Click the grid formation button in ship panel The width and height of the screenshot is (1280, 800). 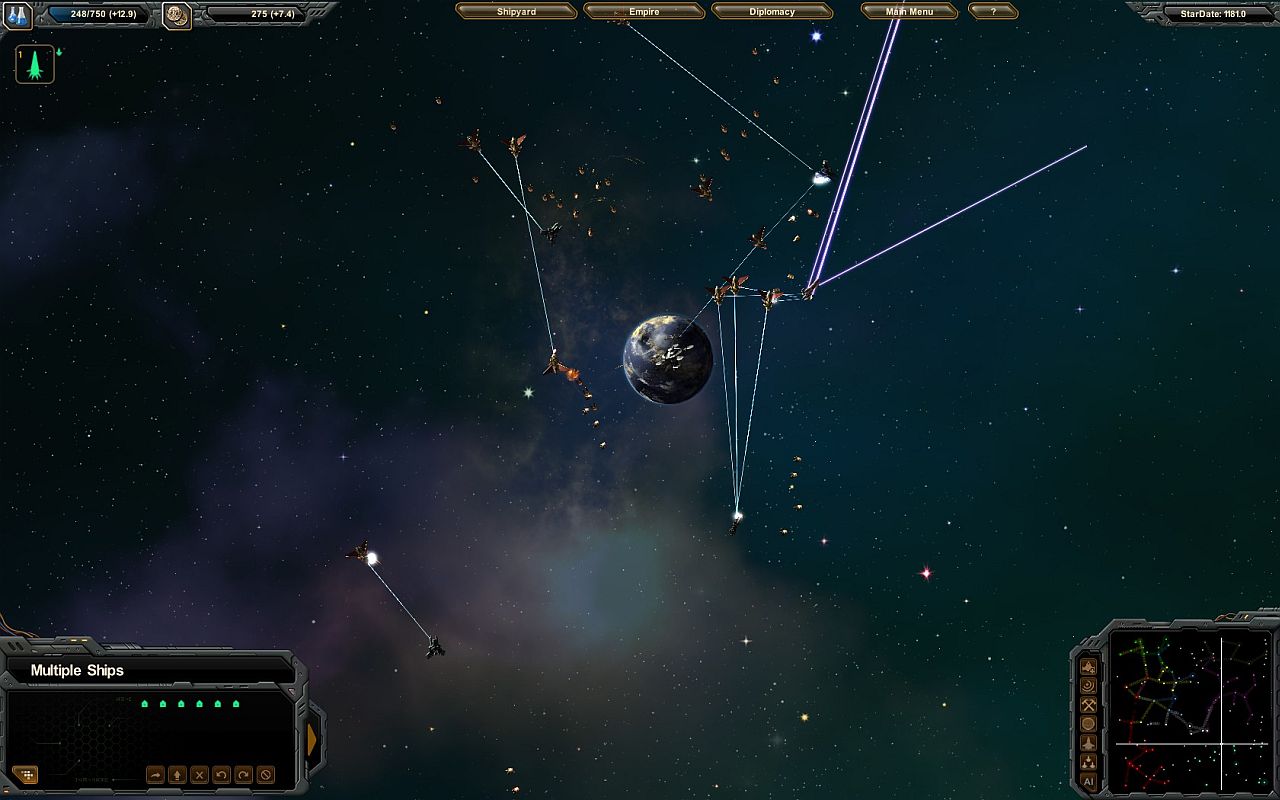25,775
